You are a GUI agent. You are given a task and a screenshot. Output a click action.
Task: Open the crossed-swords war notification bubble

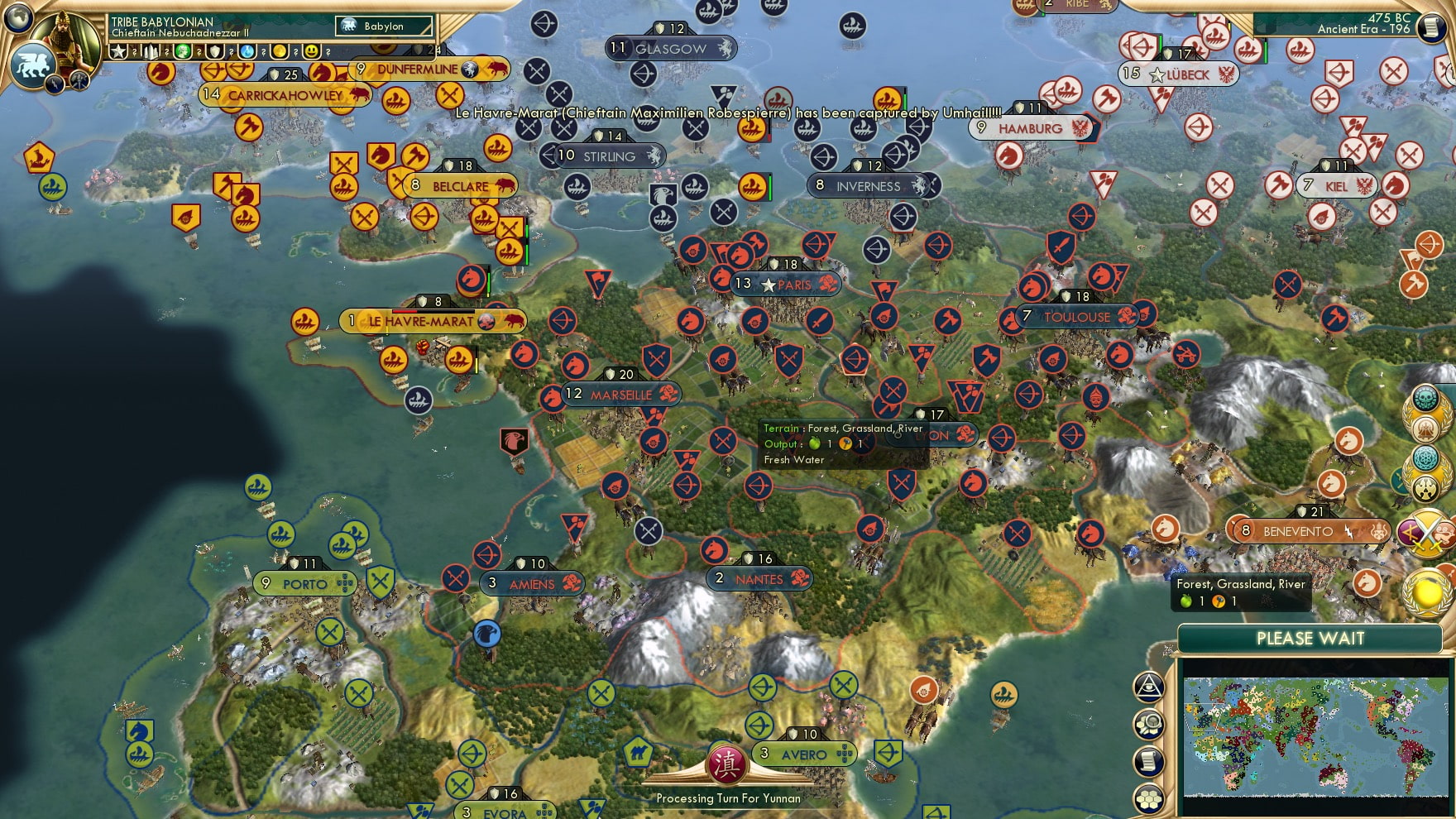pos(1427,531)
